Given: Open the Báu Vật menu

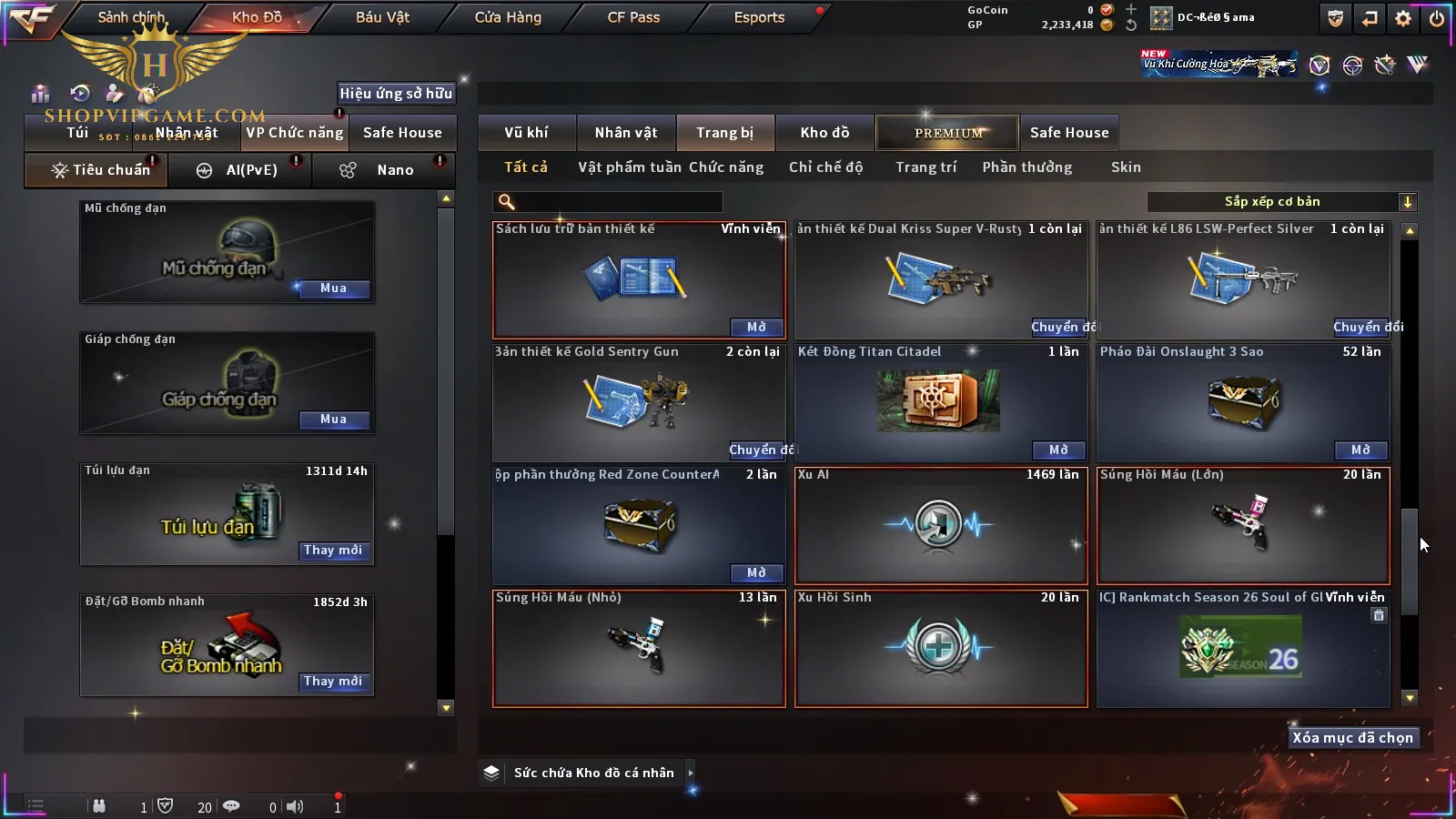Looking at the screenshot, I should point(382,17).
